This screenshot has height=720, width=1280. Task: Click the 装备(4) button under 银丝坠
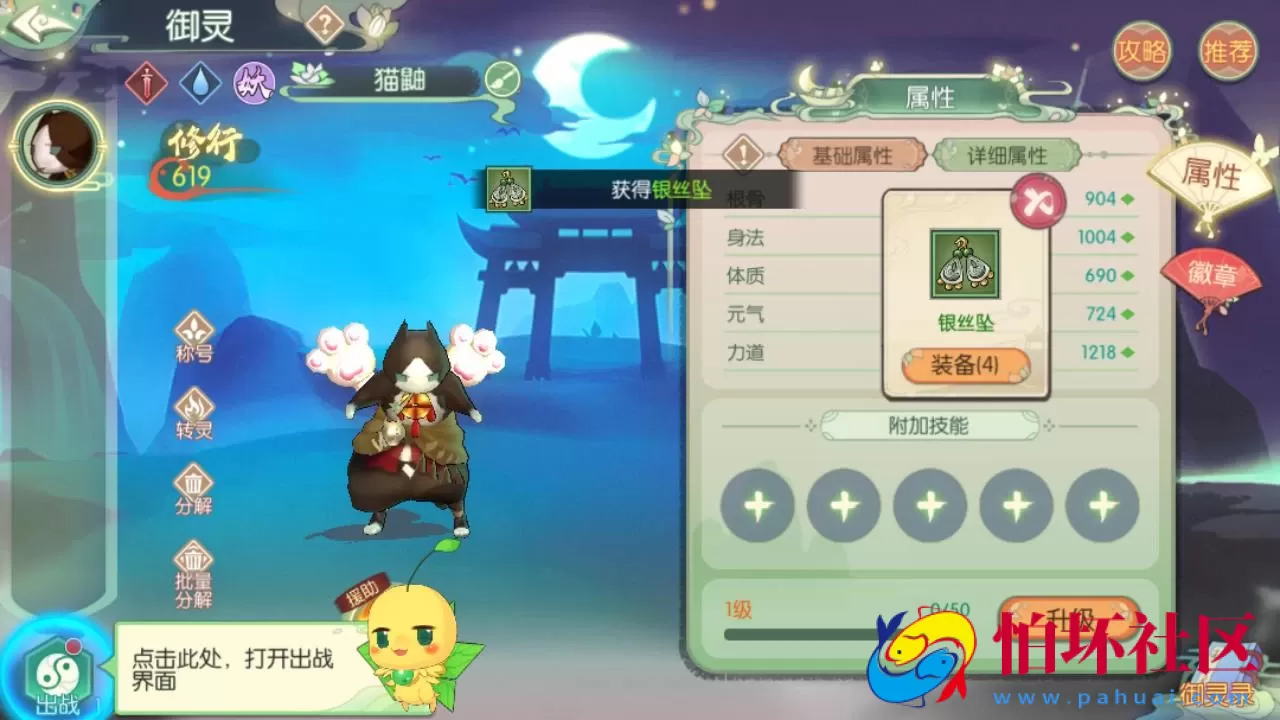coord(964,364)
